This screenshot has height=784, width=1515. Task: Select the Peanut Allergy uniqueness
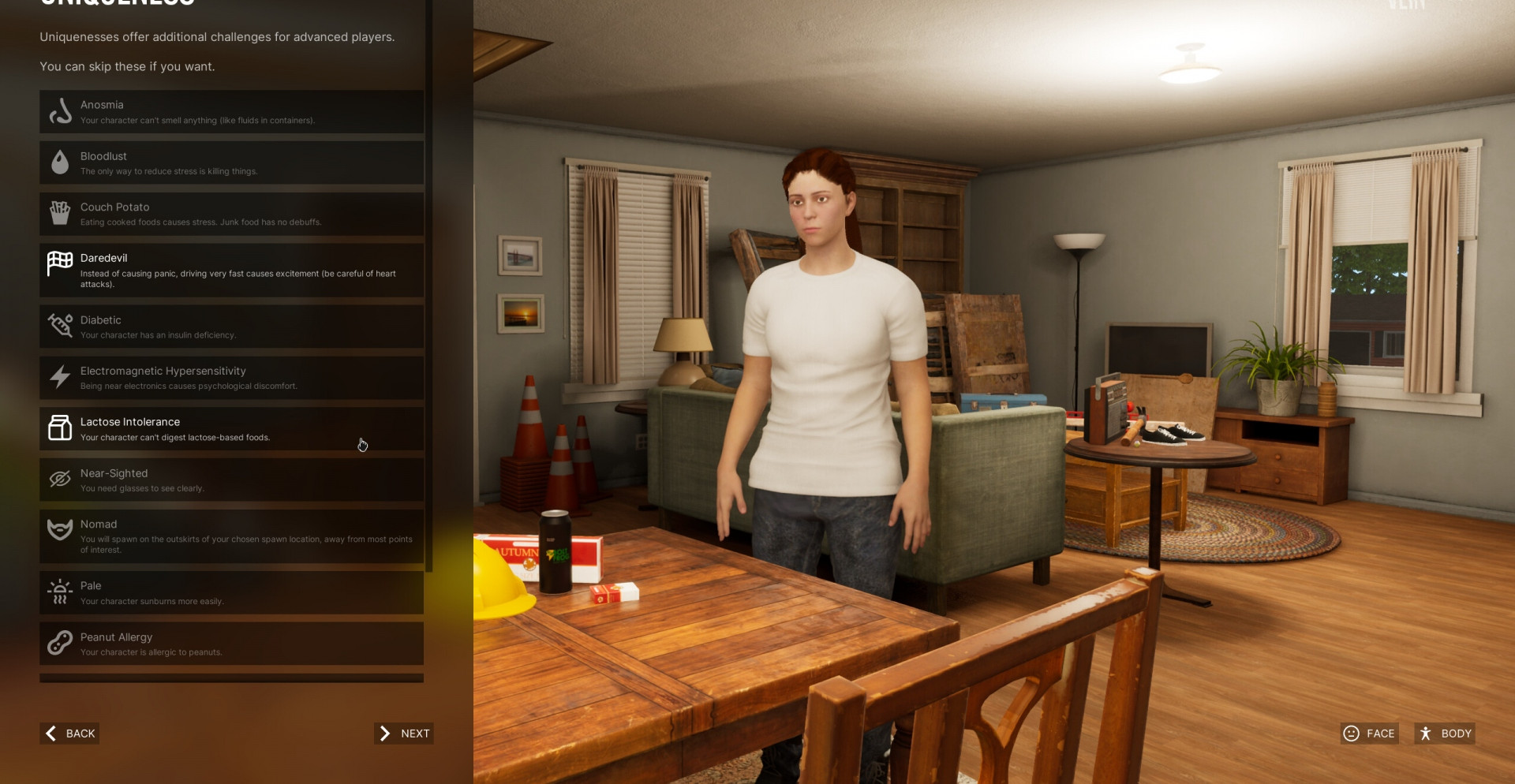point(231,643)
